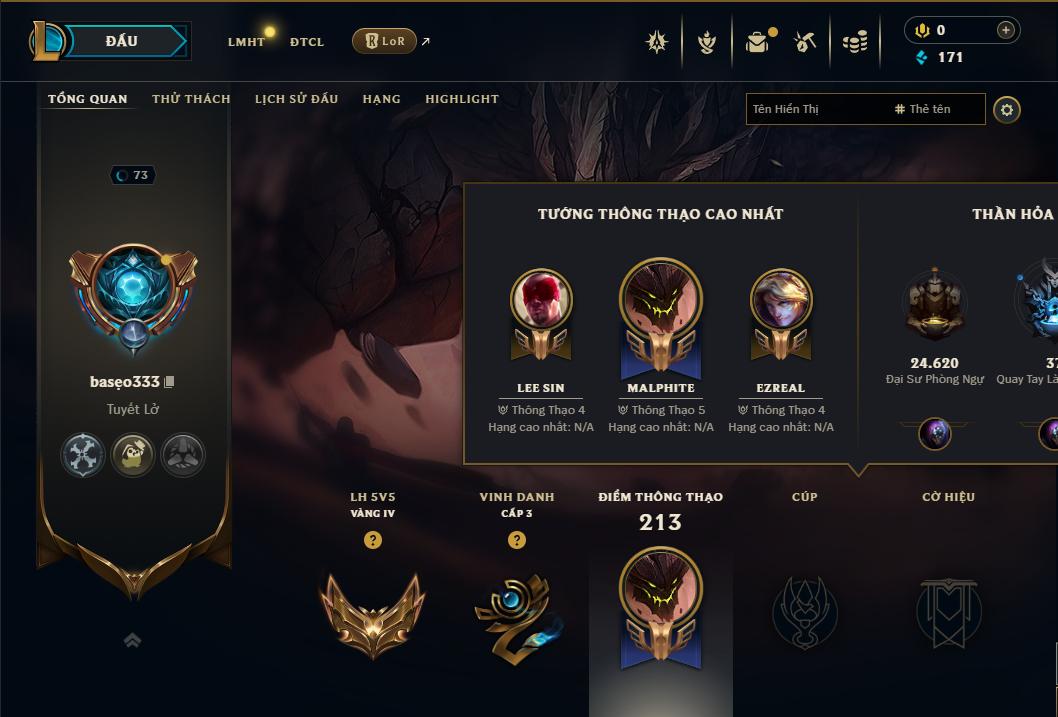1058x717 pixels.
Task: Open the TỔNG QUAN profile tab
Action: pos(88,99)
